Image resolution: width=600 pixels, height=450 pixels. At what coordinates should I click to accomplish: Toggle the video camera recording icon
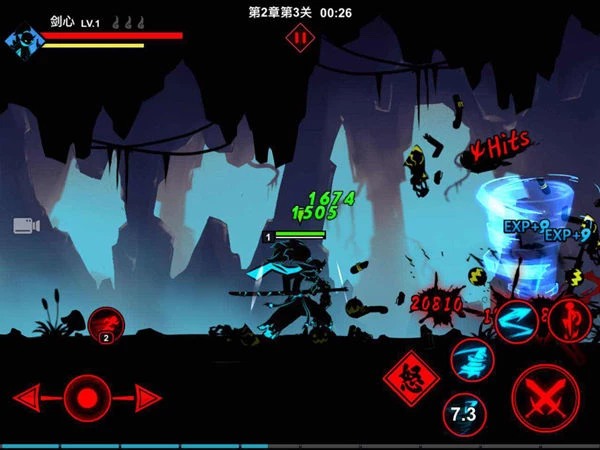(x=27, y=225)
